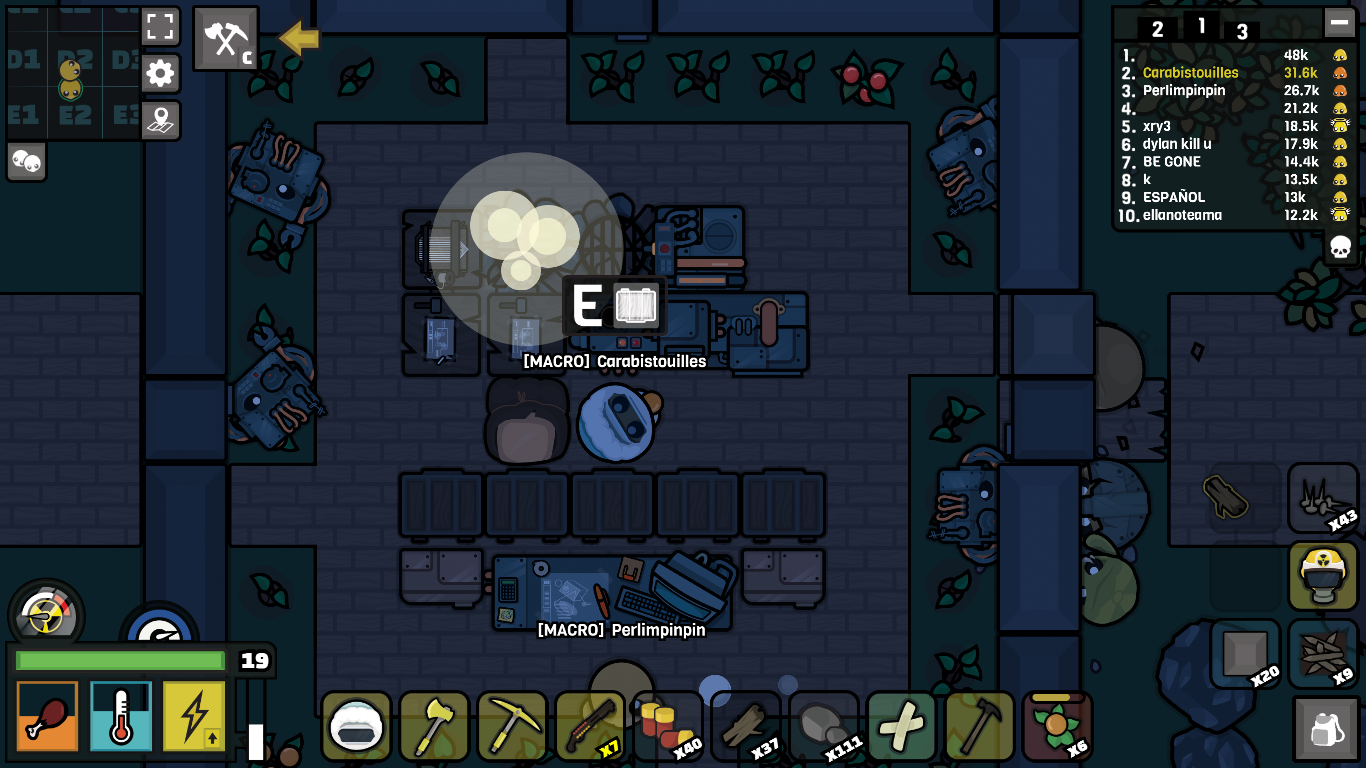Equip the white helmet from the hotbar
Viewport: 1366px width, 768px height.
point(355,726)
